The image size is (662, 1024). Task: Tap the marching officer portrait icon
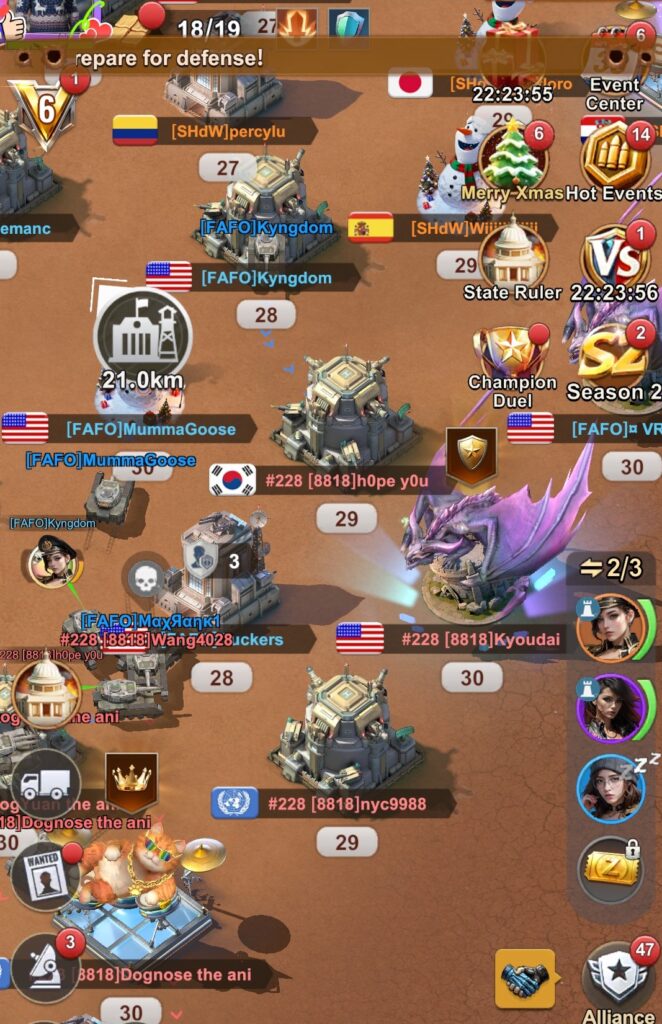click(x=54, y=562)
